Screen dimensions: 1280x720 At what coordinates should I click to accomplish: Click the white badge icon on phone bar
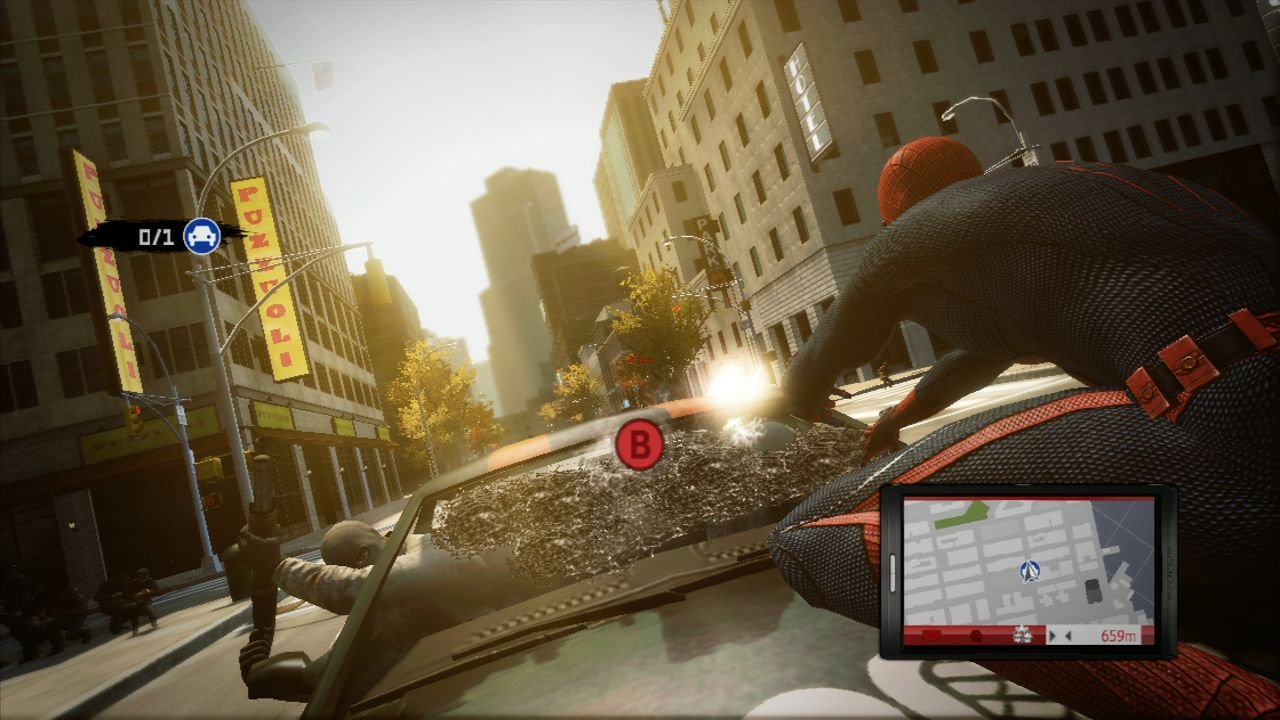1022,634
